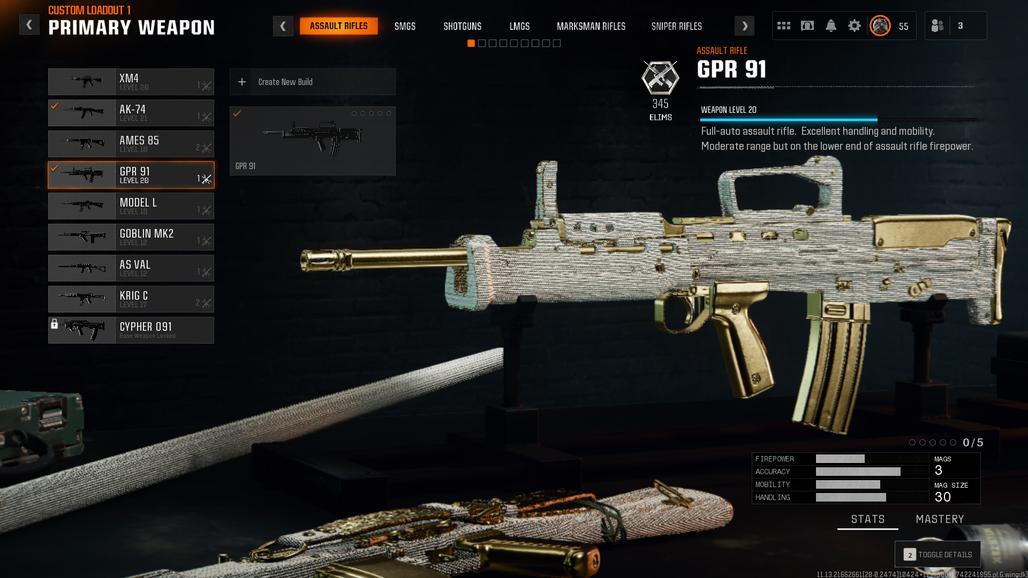
Task: Switch to the Mastery tab
Action: [x=940, y=519]
